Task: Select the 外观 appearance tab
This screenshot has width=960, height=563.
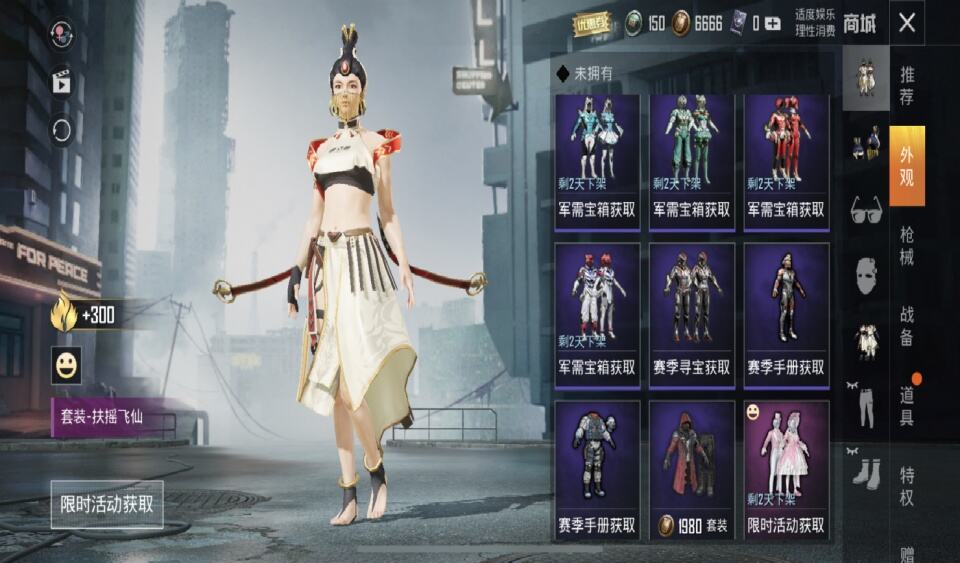Action: click(x=906, y=165)
